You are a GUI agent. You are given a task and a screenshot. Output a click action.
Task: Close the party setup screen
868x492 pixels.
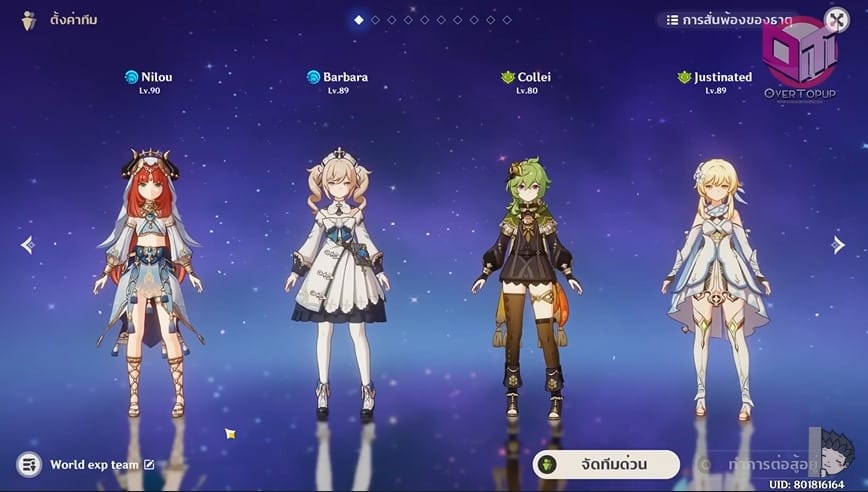pyautogui.click(x=836, y=20)
